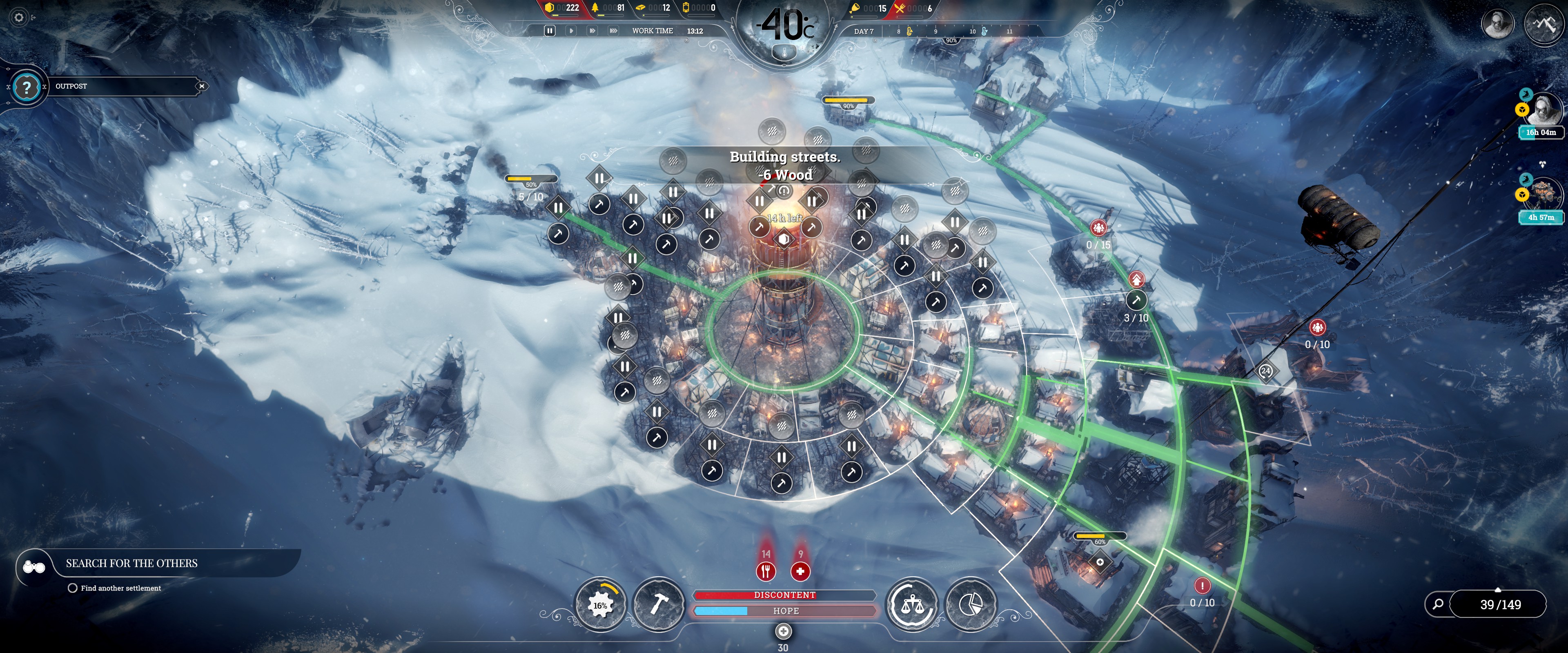
Task: Select the scout portrait with 16h 04m timer
Action: (x=1543, y=111)
